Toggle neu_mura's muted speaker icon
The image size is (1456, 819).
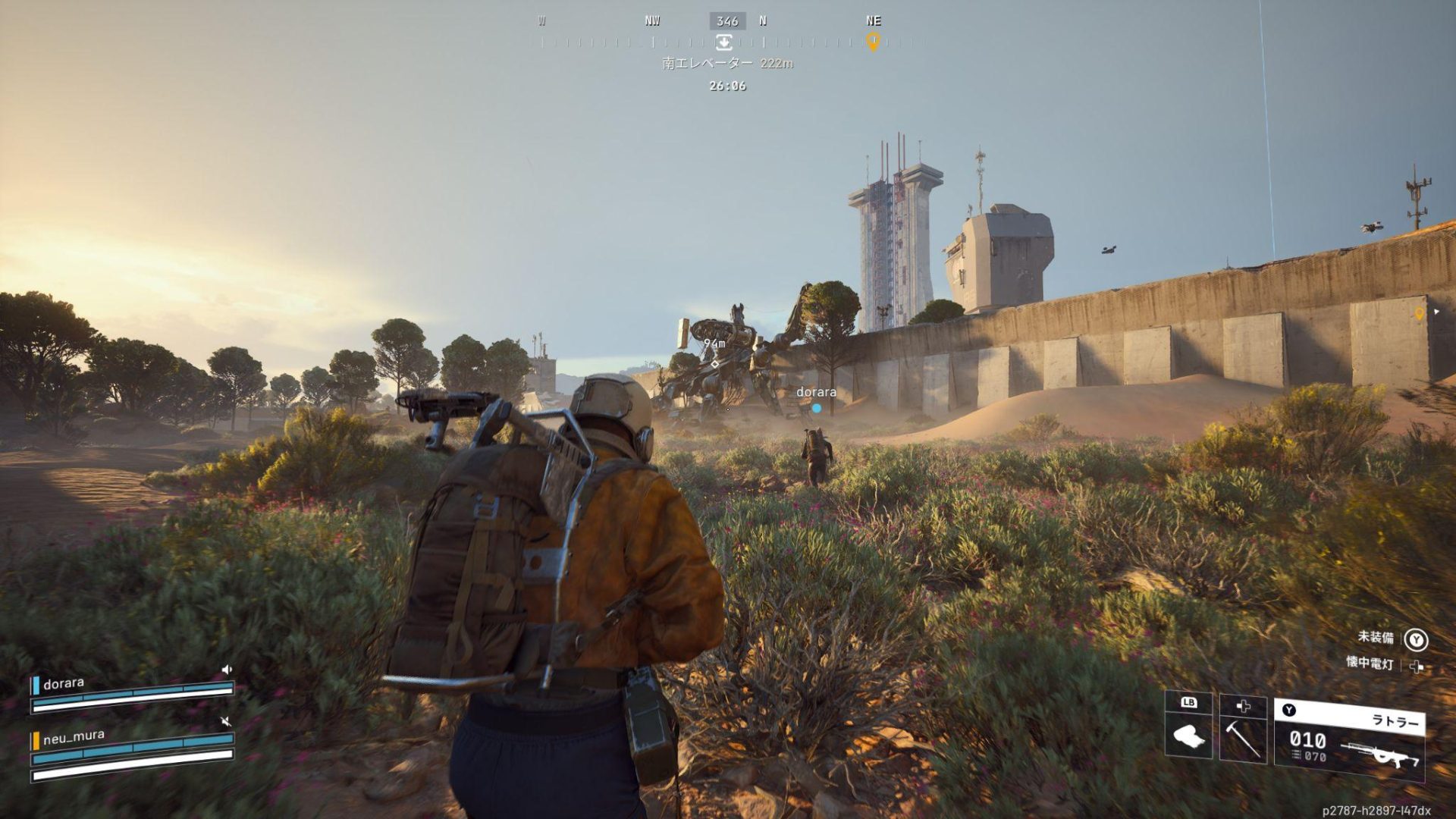[x=225, y=720]
